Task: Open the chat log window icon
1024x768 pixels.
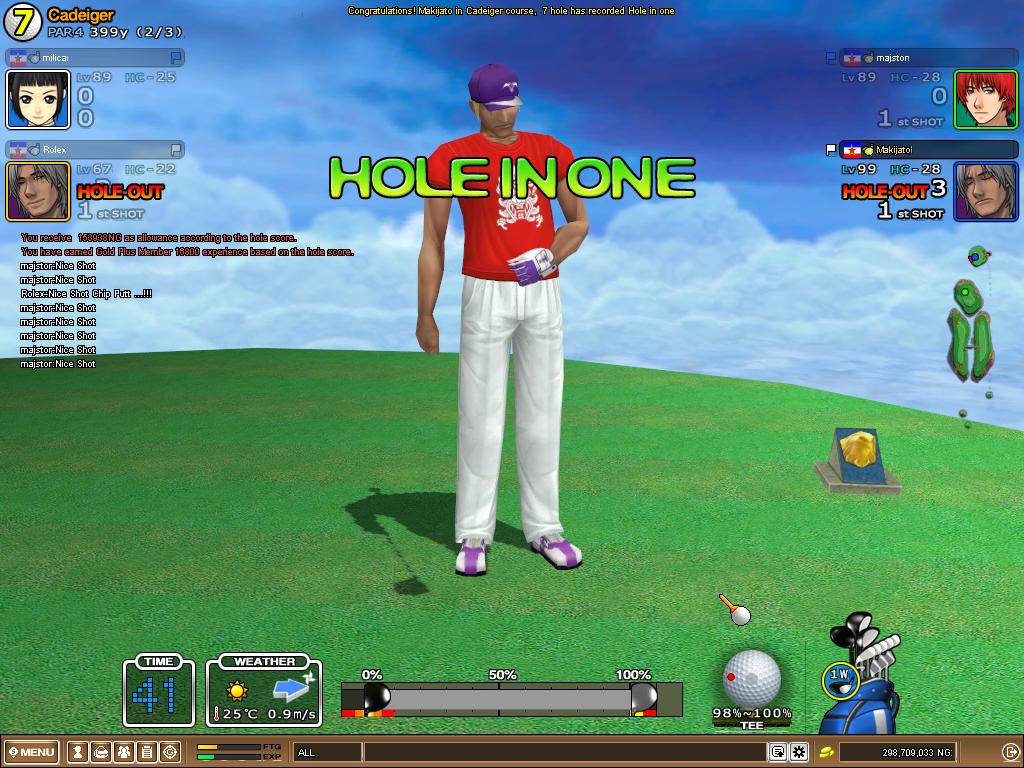Action: click(777, 752)
